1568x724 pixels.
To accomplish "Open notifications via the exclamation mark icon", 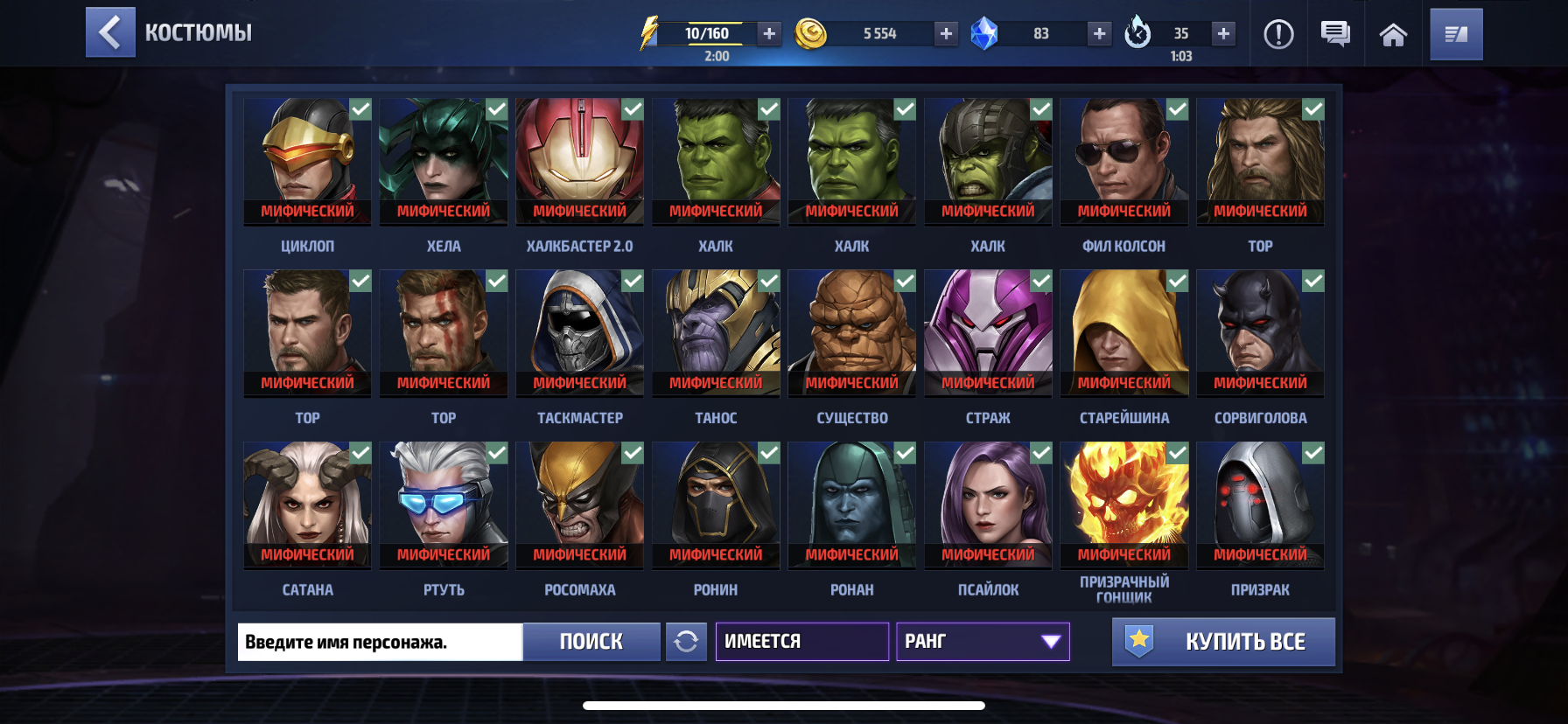I will tap(1278, 33).
